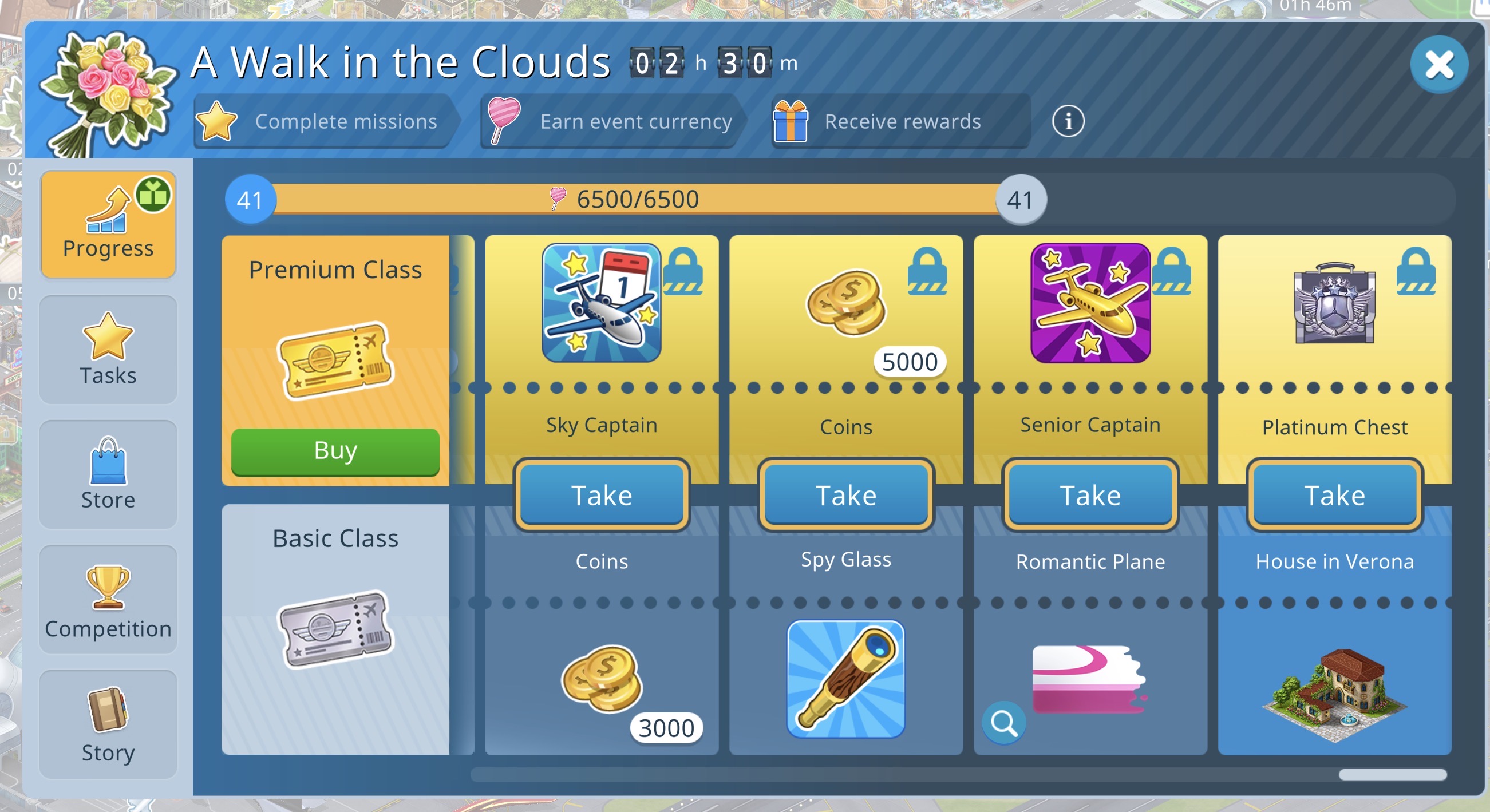Screen dimensions: 1490x812
Task: Buy the Premium Class ticket
Action: 335,451
